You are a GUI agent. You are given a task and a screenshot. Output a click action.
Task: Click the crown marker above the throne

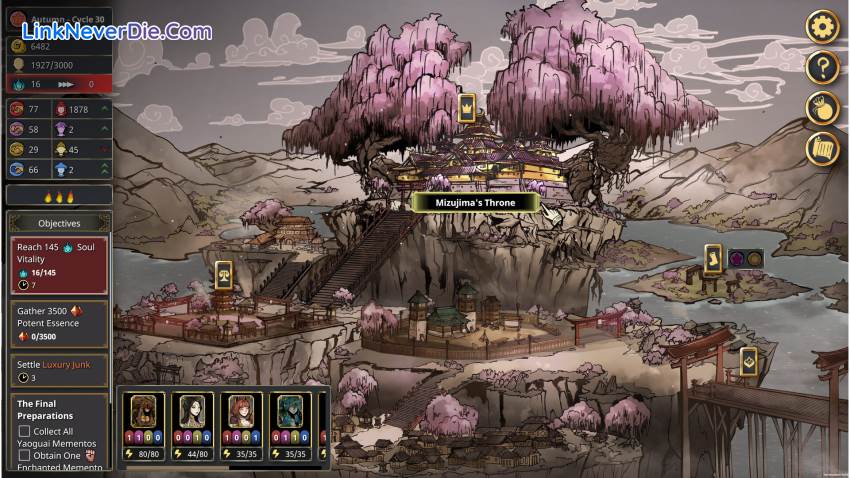(466, 107)
